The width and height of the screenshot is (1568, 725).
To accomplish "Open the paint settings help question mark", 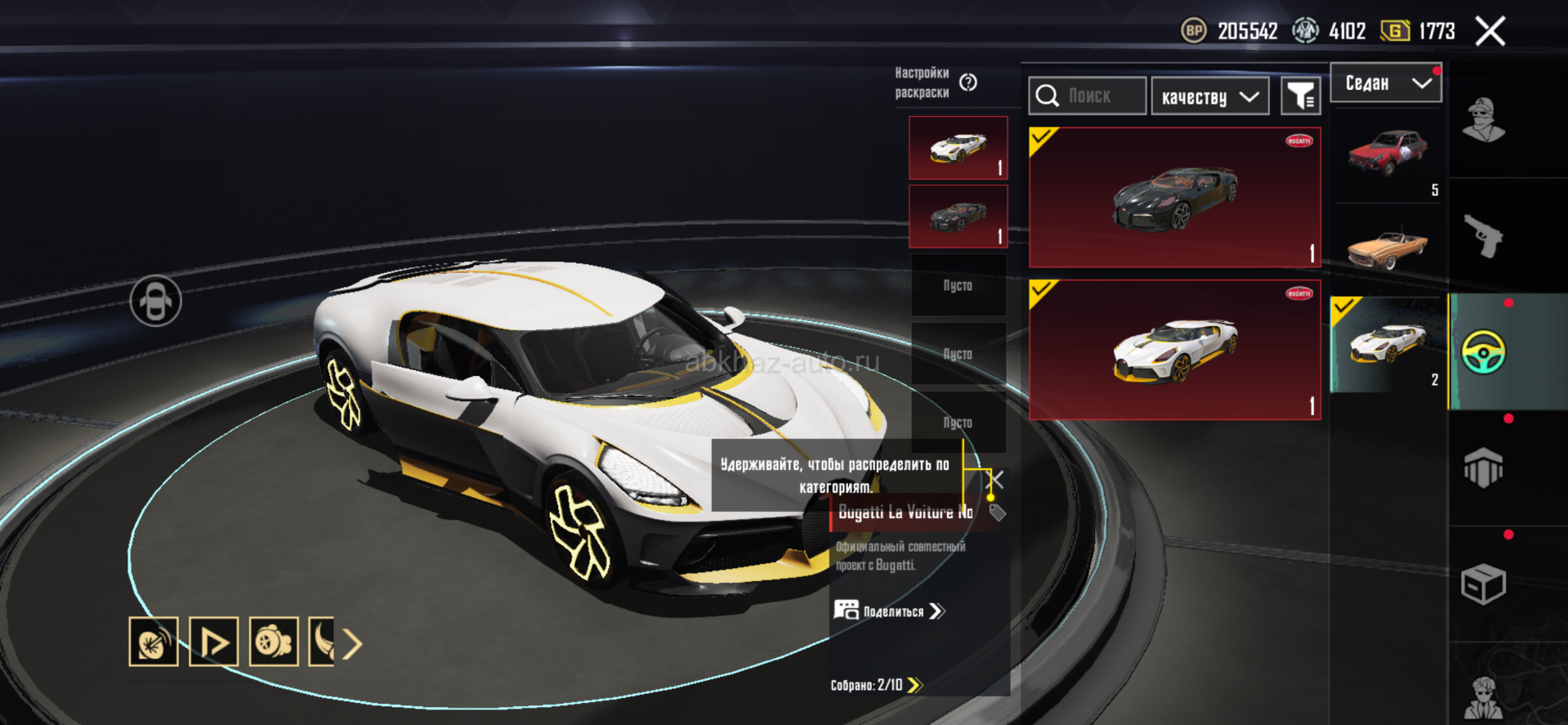I will (x=968, y=83).
